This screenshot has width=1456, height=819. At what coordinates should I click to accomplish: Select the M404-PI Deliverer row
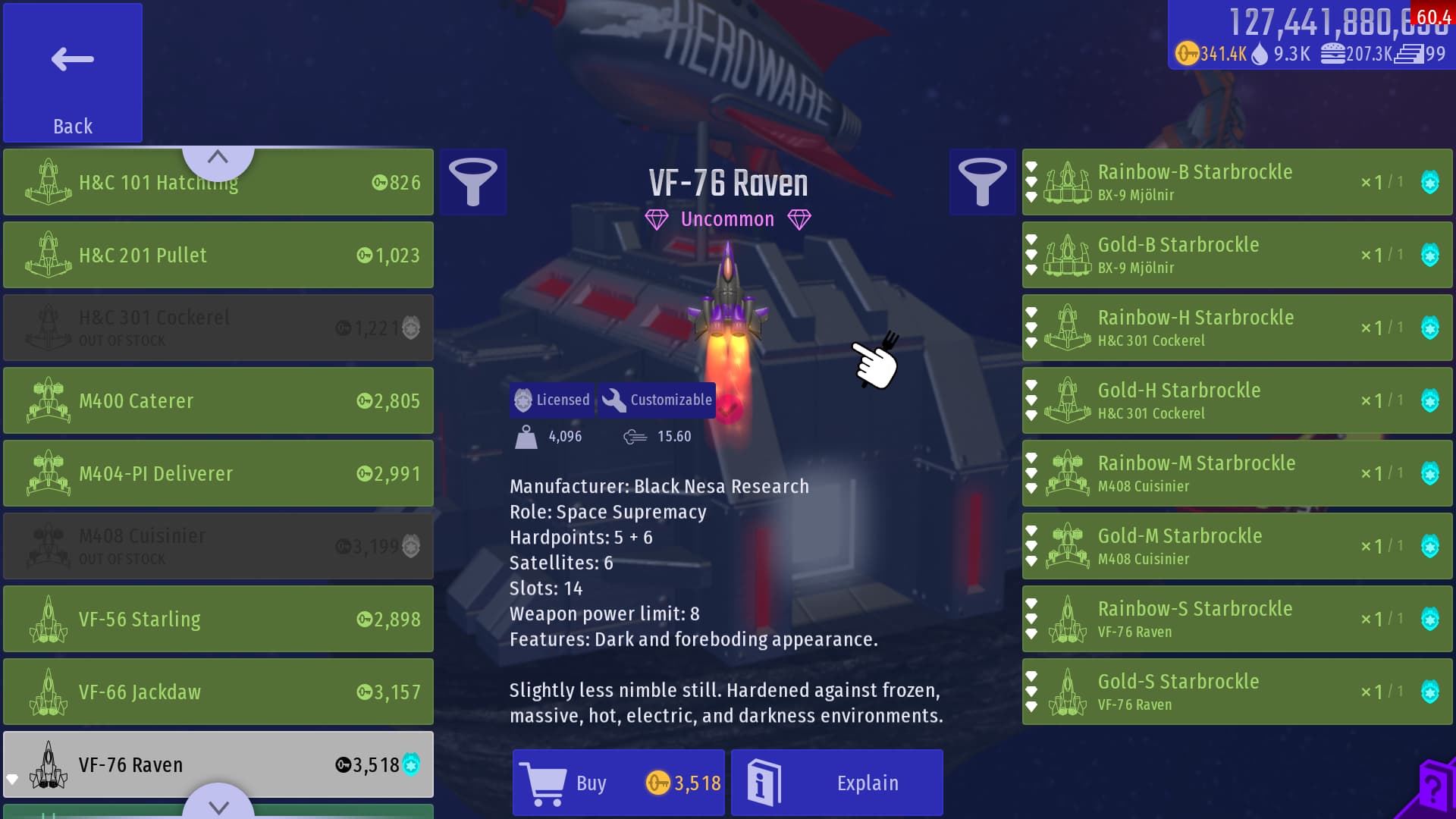click(x=218, y=473)
